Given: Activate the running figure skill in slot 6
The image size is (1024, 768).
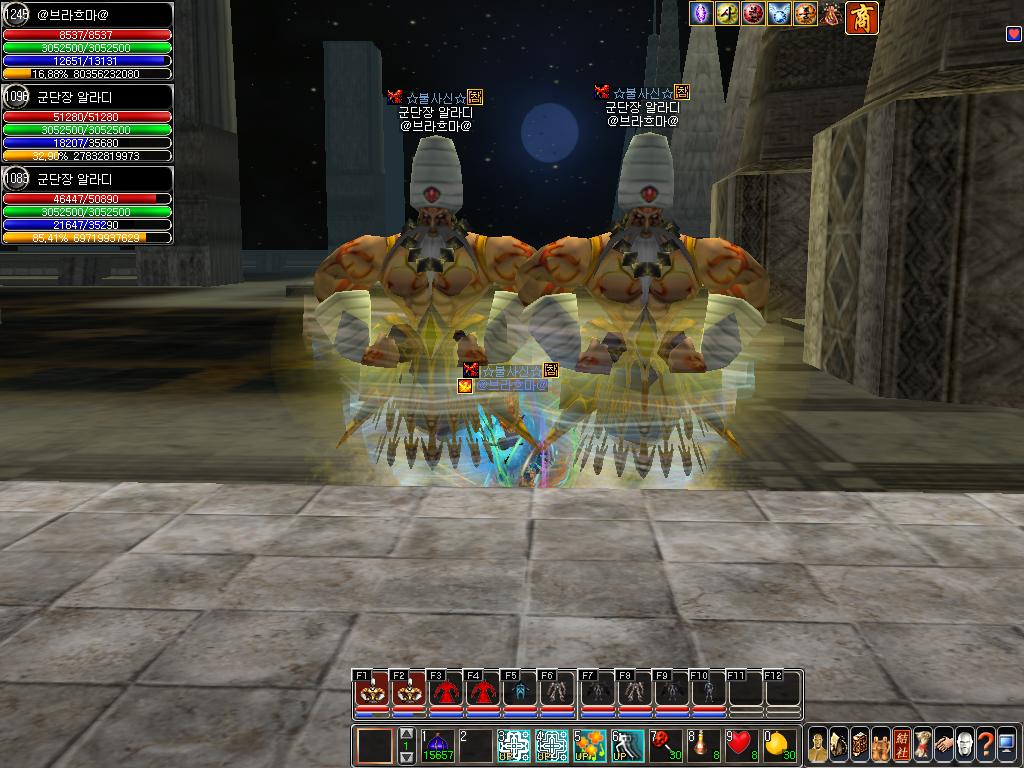Looking at the screenshot, I should tap(627, 746).
